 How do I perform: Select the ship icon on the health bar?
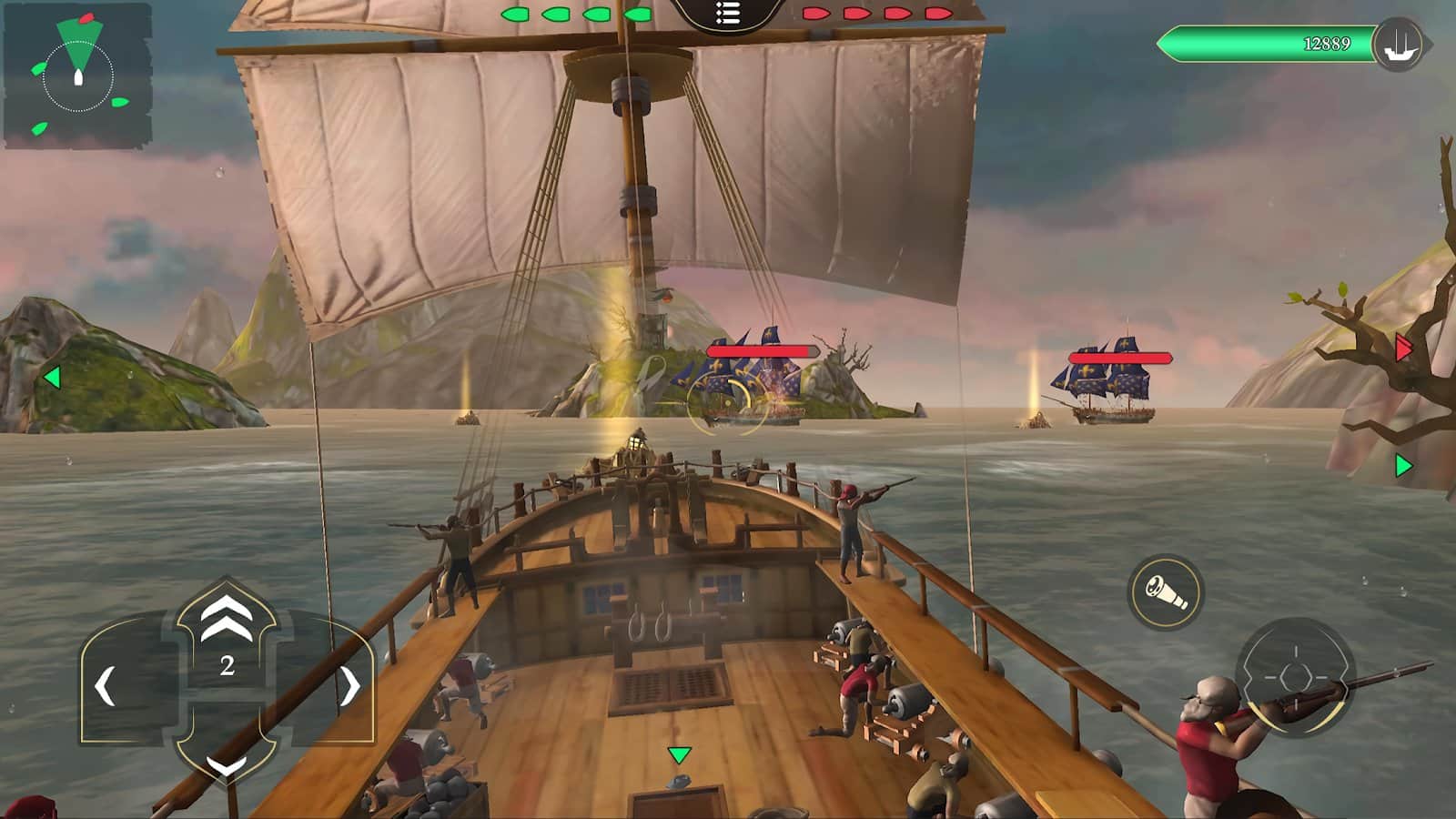(1401, 40)
